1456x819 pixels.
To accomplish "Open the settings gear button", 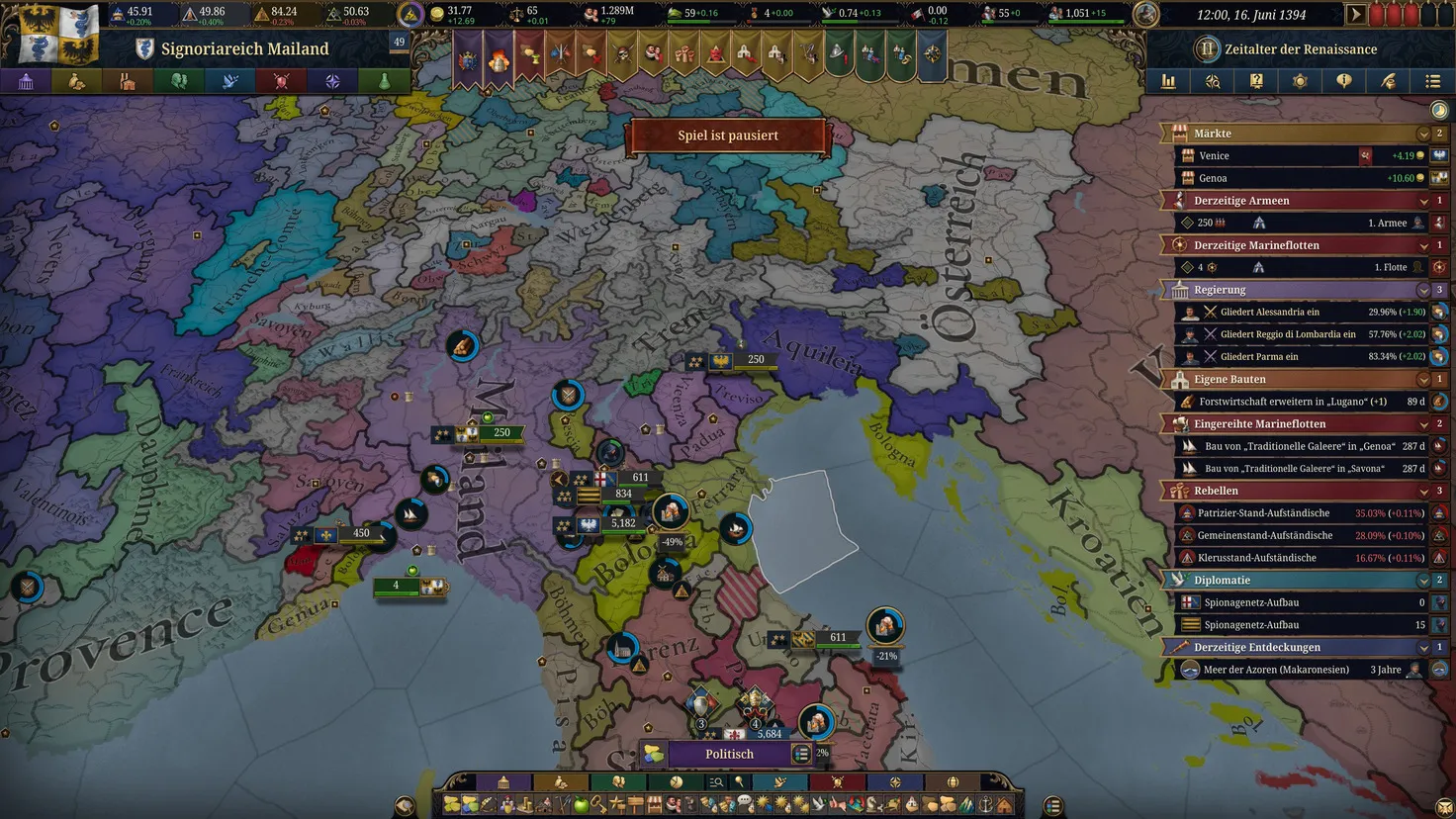I will coord(1300,82).
